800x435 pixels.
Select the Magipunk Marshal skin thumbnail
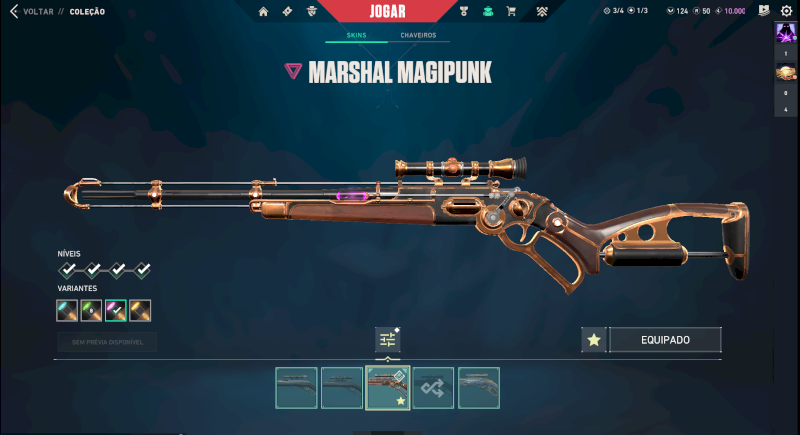[x=388, y=388]
